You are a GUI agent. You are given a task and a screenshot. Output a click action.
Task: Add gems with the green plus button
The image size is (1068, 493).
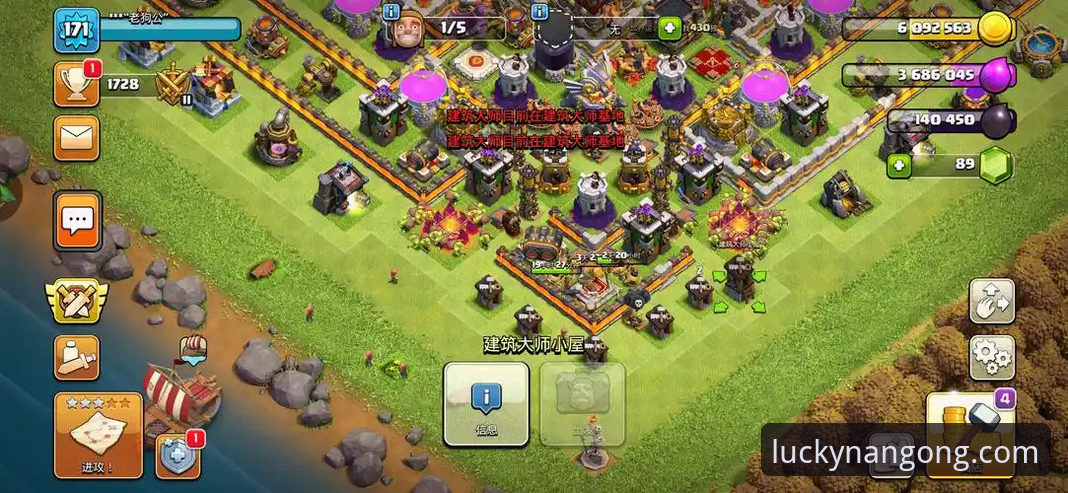[x=899, y=165]
